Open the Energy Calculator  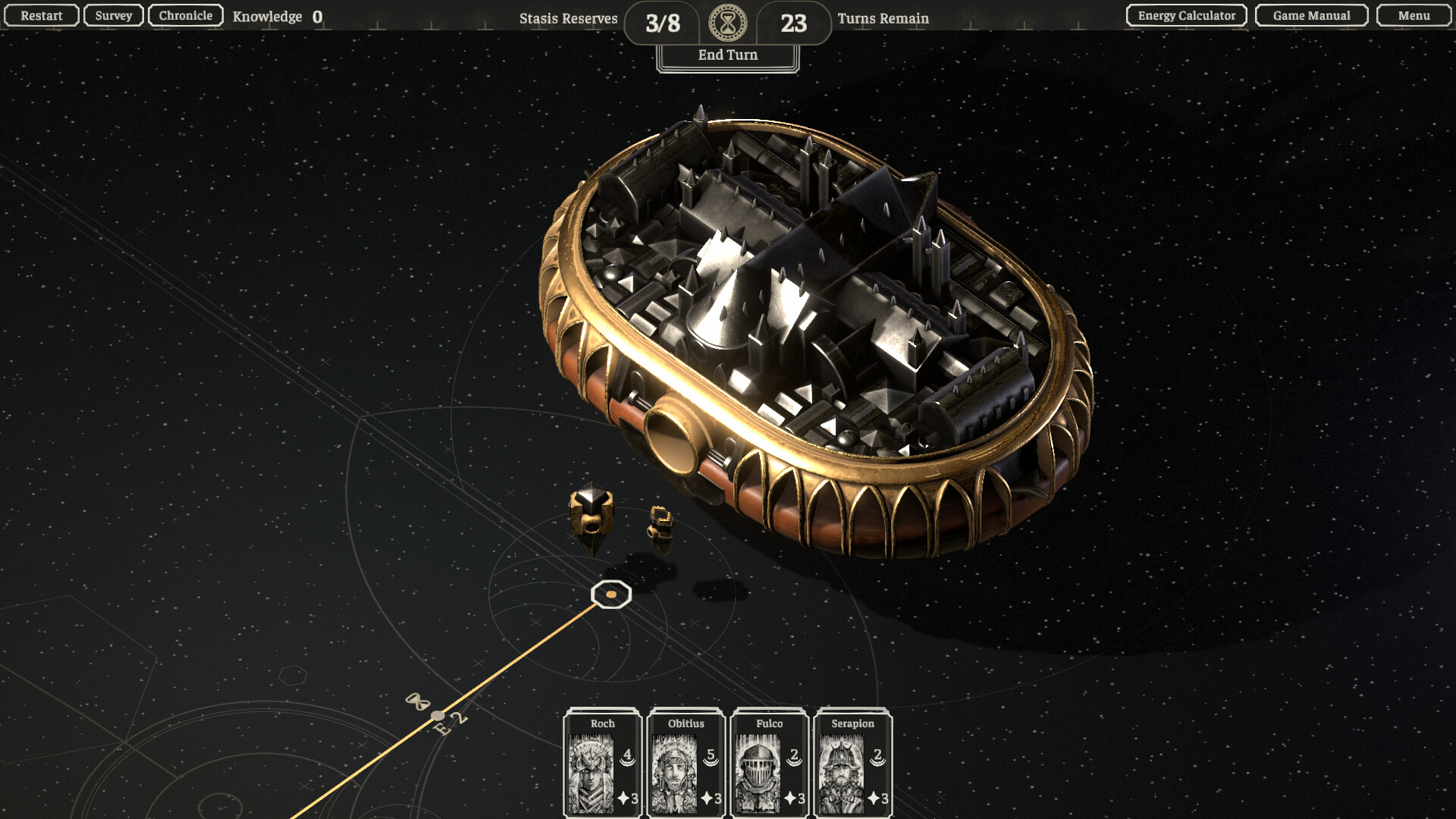(1187, 16)
